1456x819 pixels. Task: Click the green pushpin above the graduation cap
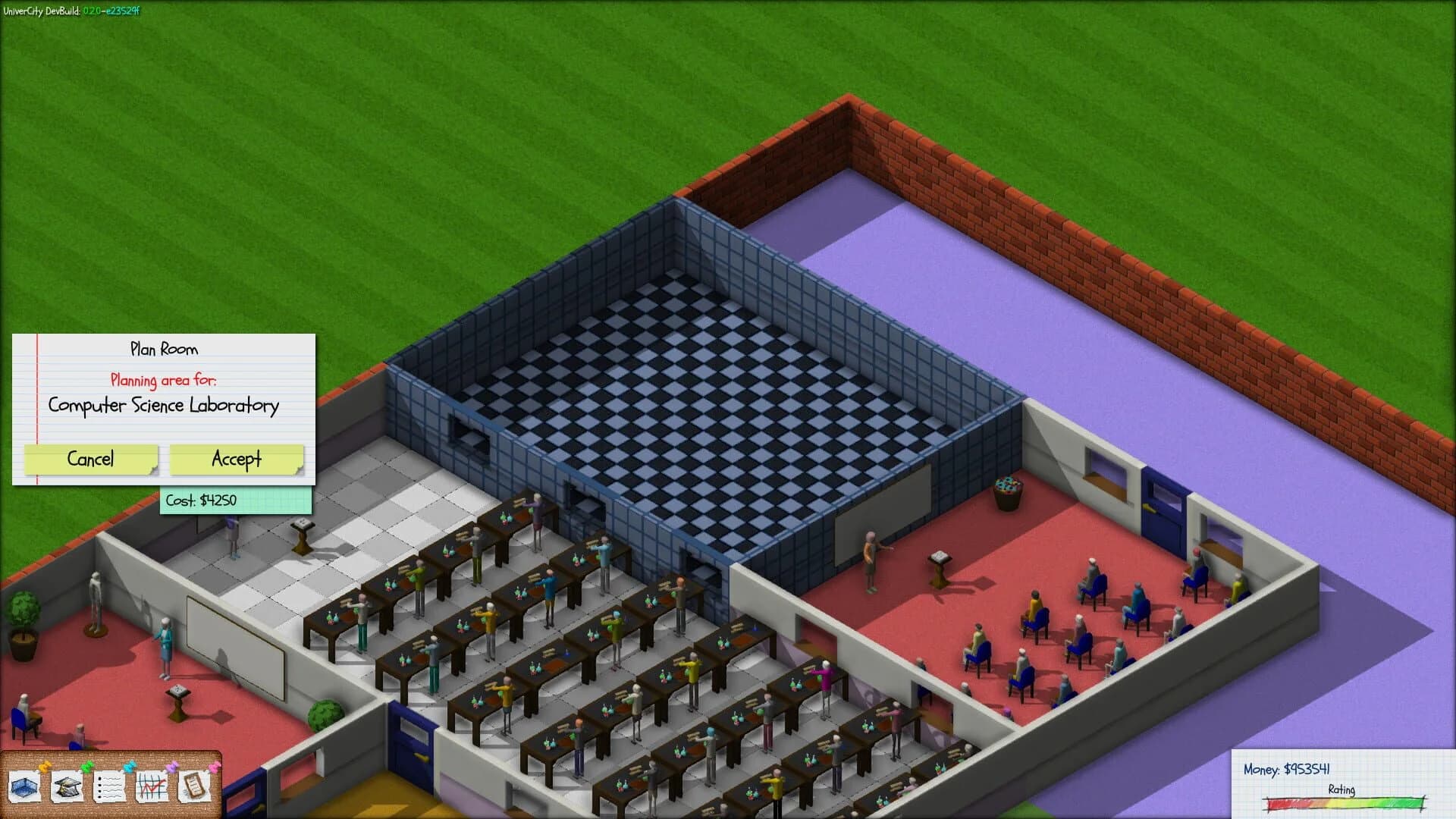[x=87, y=767]
